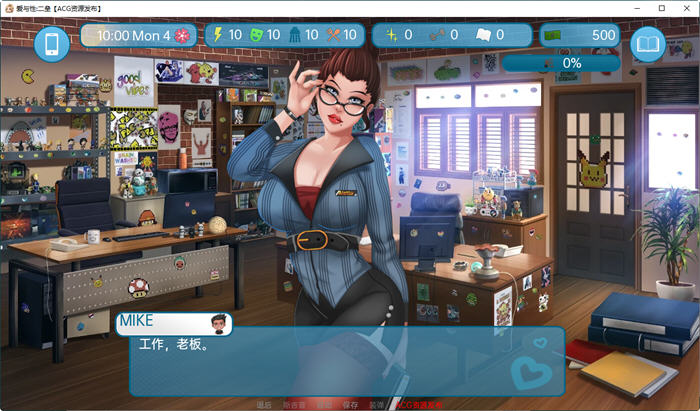The width and height of the screenshot is (700, 411).
Task: Open 保存 (save) in the bottom menu
Action: pyautogui.click(x=350, y=405)
